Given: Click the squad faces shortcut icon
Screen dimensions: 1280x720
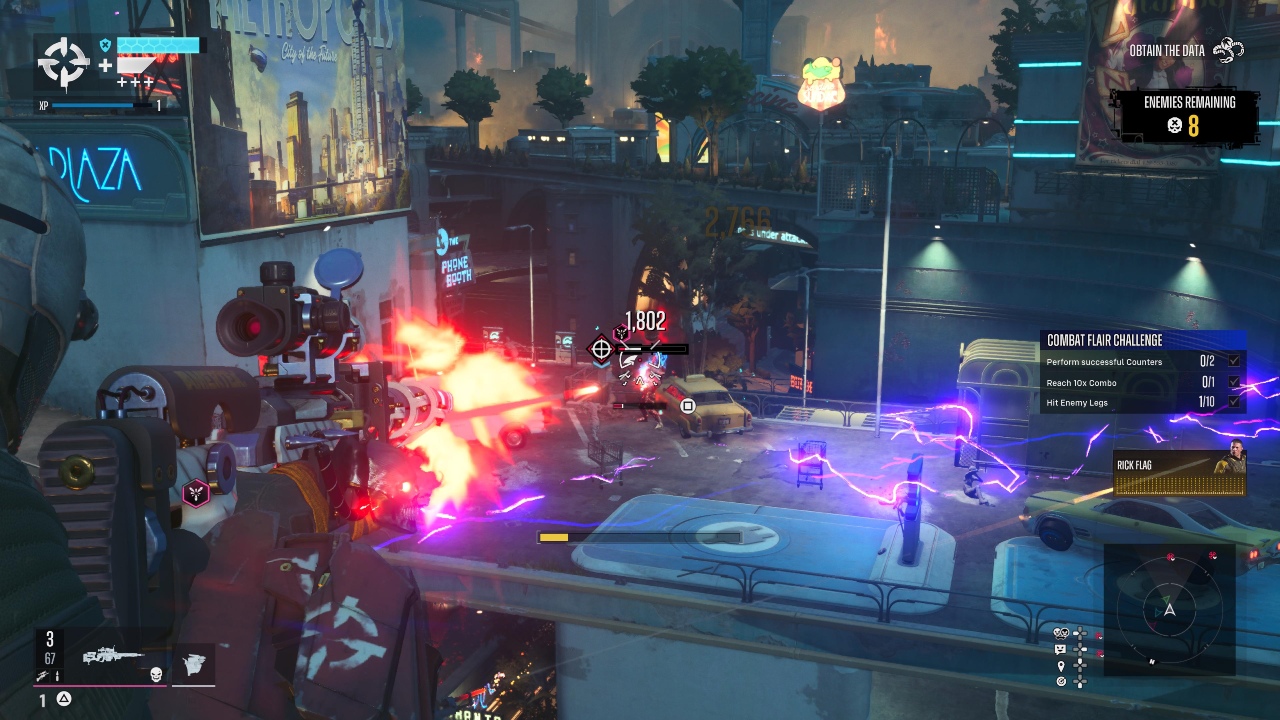Looking at the screenshot, I should click(x=1062, y=633).
